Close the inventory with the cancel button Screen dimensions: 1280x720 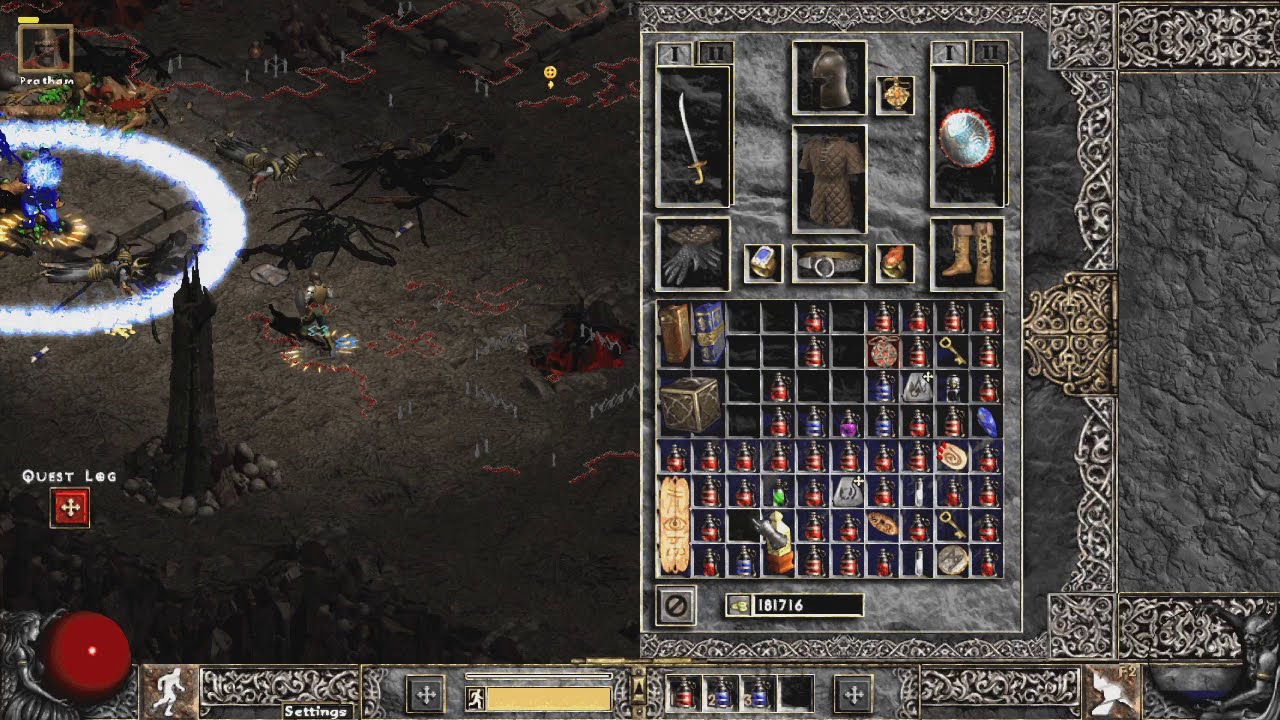676,606
